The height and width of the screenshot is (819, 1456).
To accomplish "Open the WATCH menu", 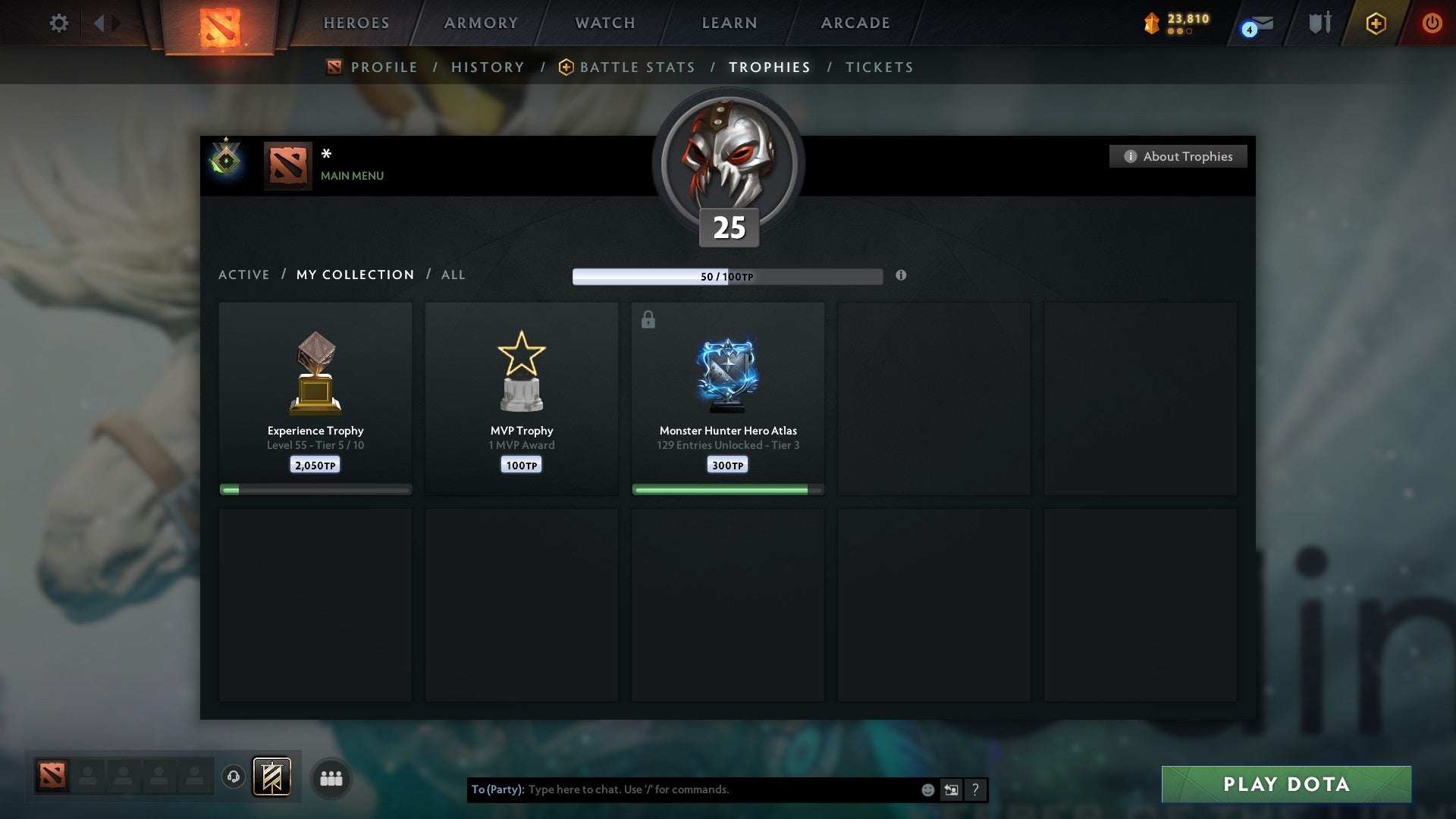I will tap(604, 23).
